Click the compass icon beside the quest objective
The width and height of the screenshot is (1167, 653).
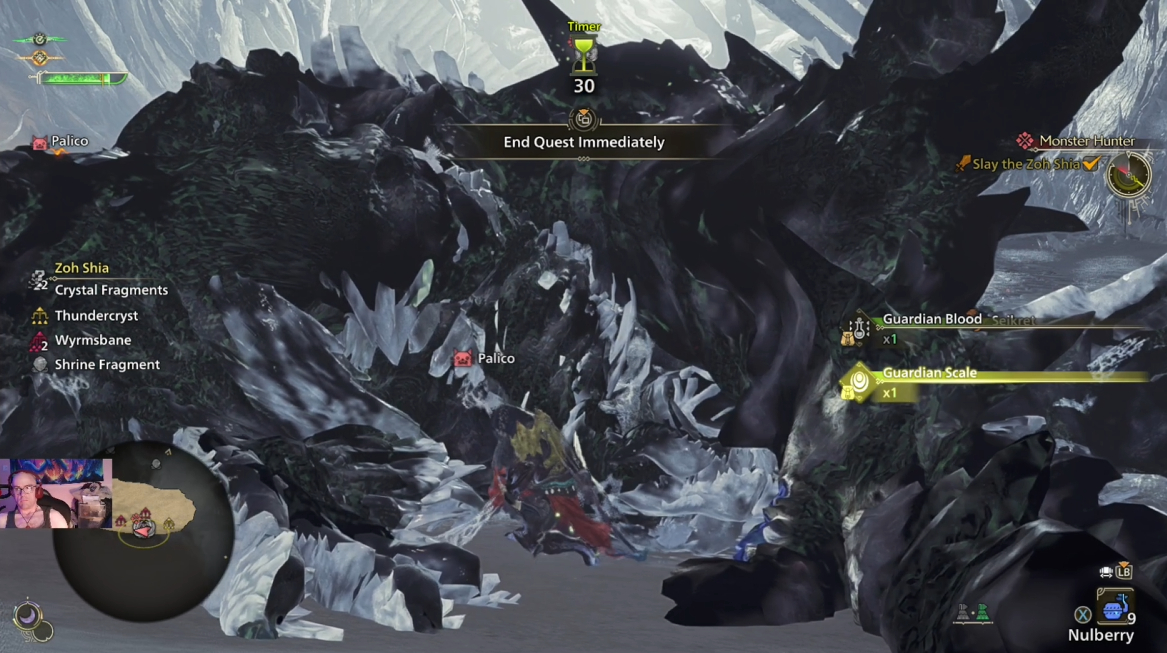(1129, 174)
